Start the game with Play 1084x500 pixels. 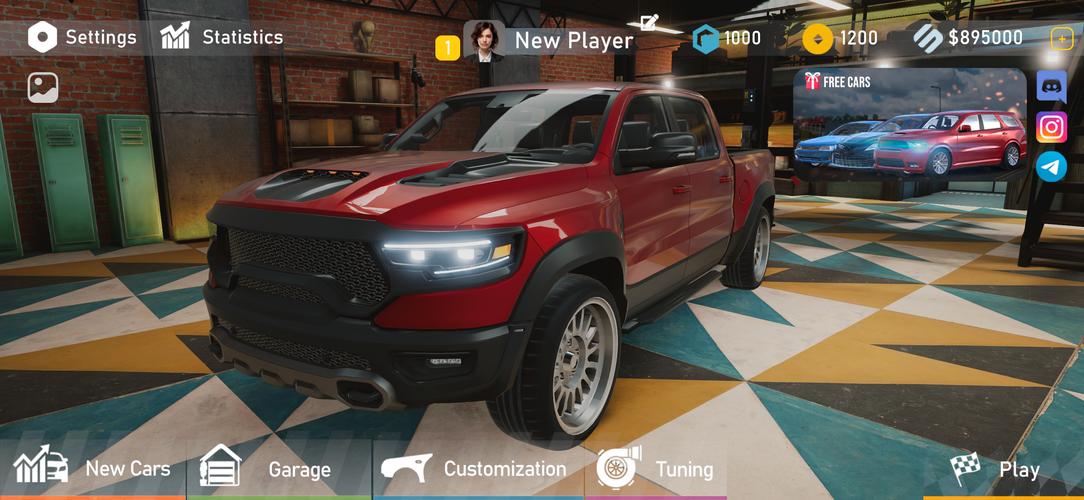[996, 468]
